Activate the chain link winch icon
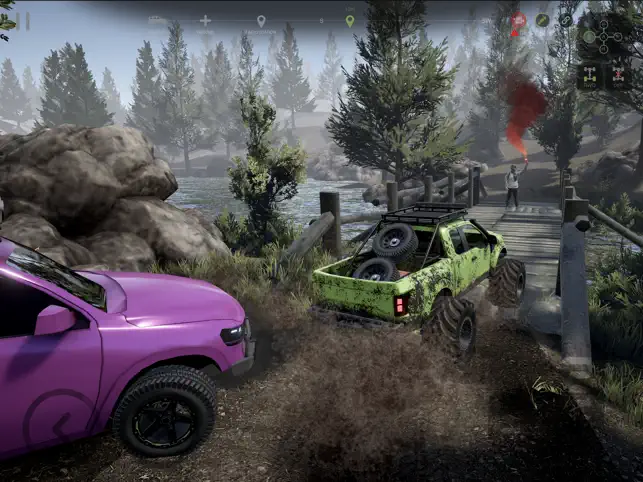The image size is (643, 482). click(x=566, y=20)
